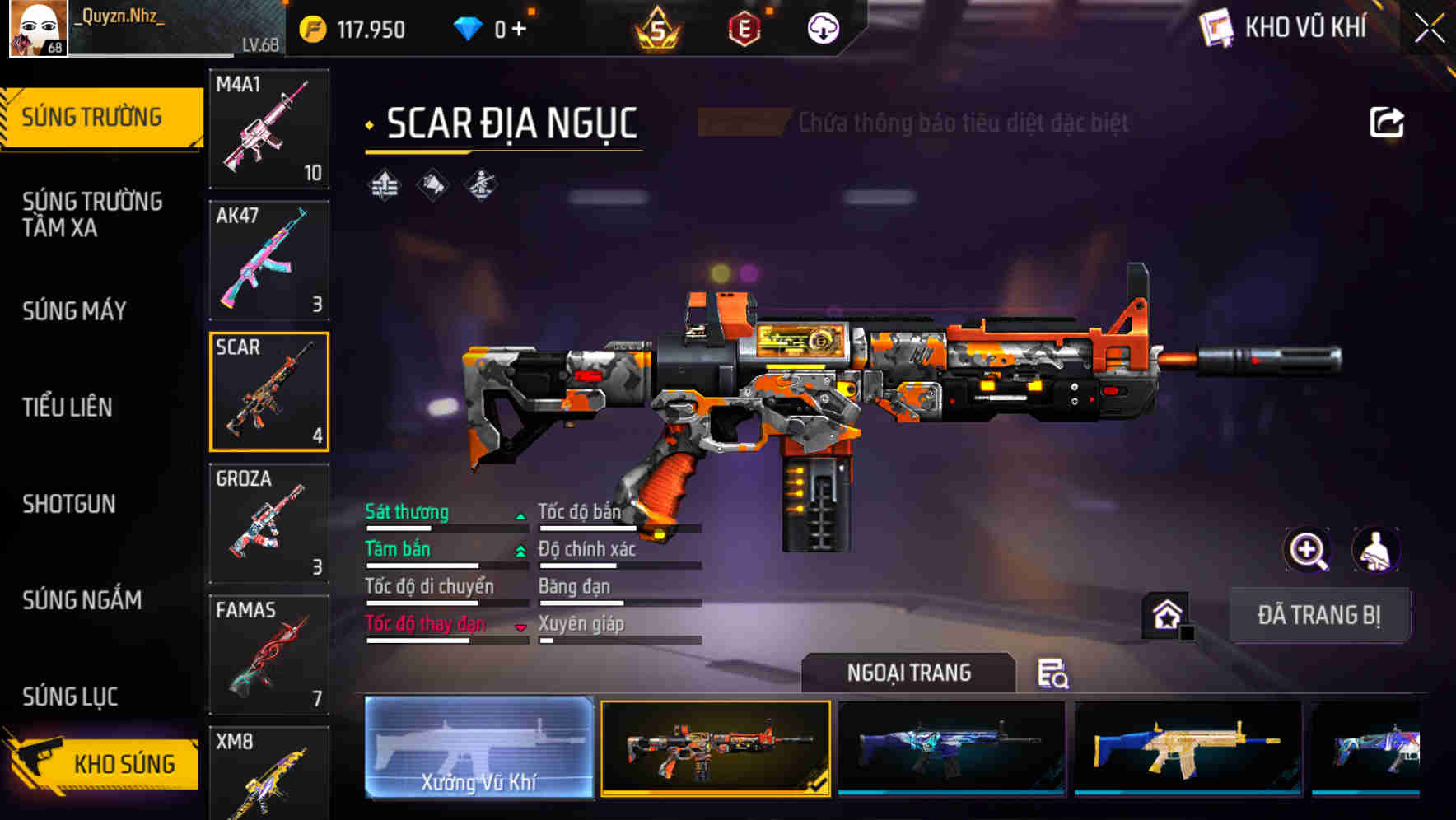Open the weapon share icon
Screen dimensions: 1456x820
tap(1387, 122)
